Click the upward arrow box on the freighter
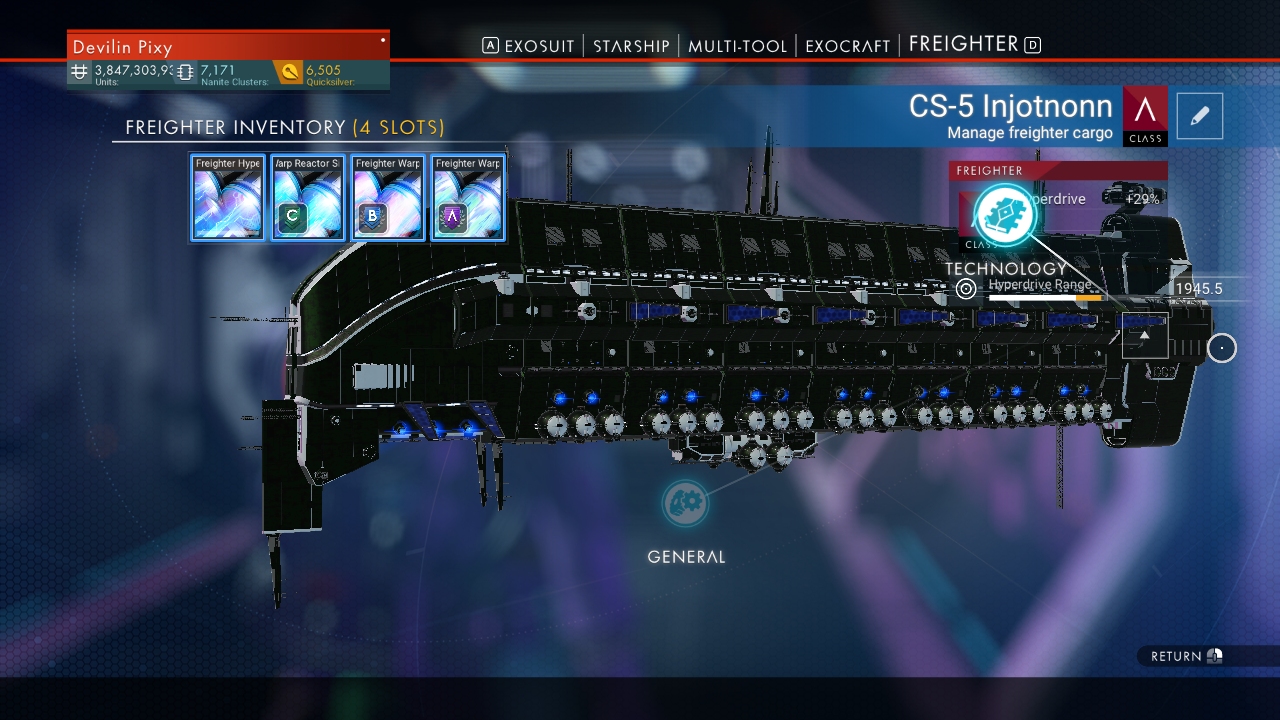This screenshot has width=1280, height=720. tap(1145, 335)
